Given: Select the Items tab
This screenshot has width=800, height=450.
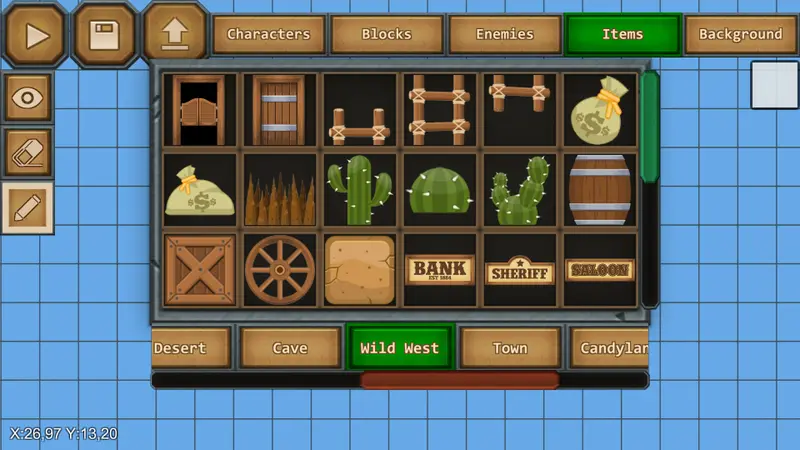Looking at the screenshot, I should pyautogui.click(x=622, y=35).
